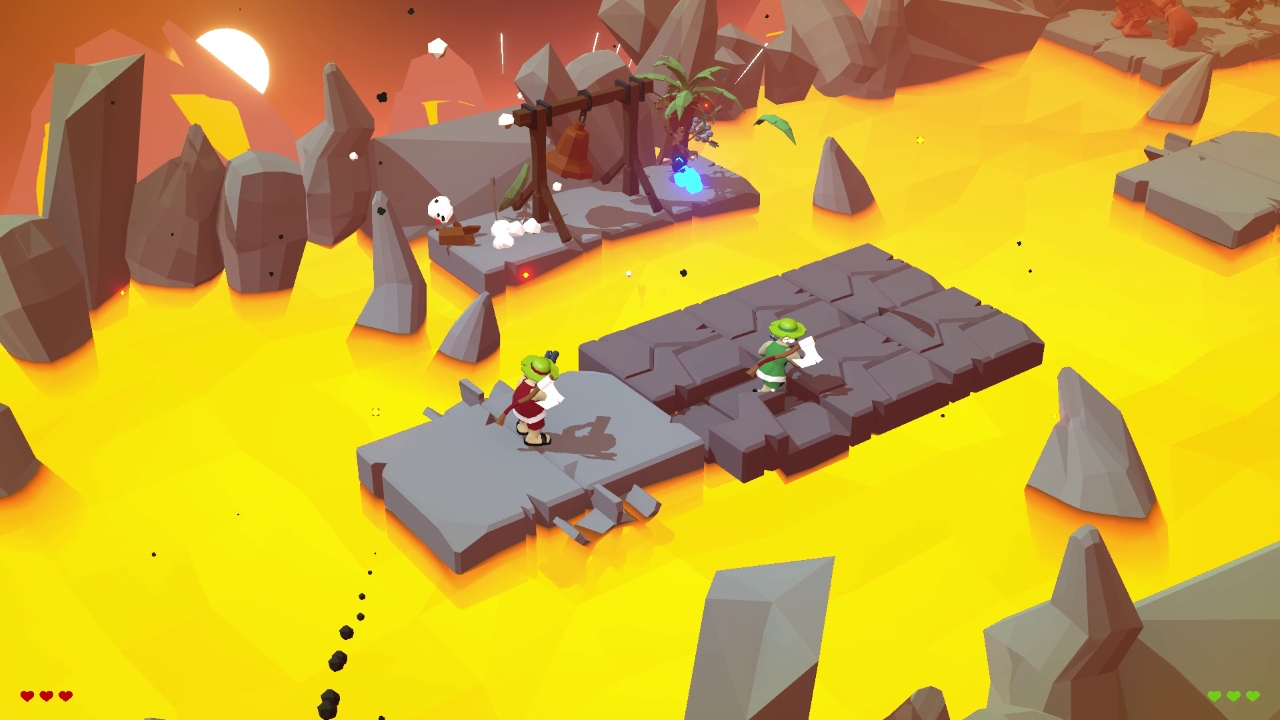The width and height of the screenshot is (1280, 720).
Task: Select the middle red heart indicator
Action: click(45, 695)
